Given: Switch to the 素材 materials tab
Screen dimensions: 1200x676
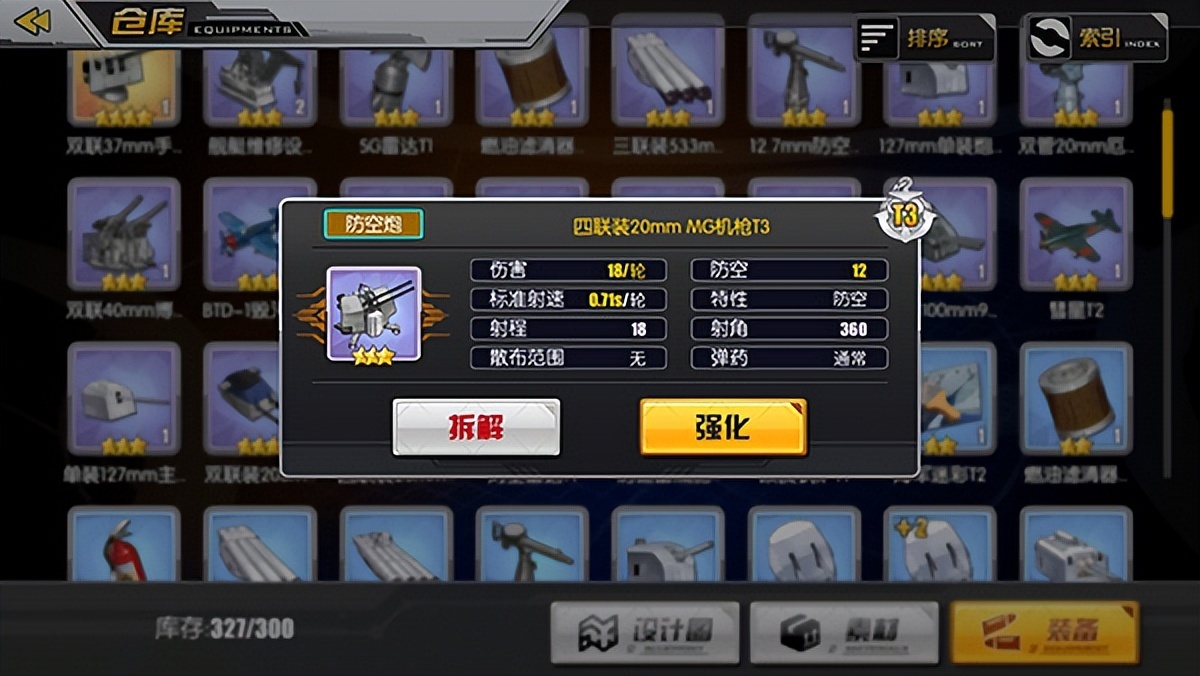Looking at the screenshot, I should click(844, 632).
